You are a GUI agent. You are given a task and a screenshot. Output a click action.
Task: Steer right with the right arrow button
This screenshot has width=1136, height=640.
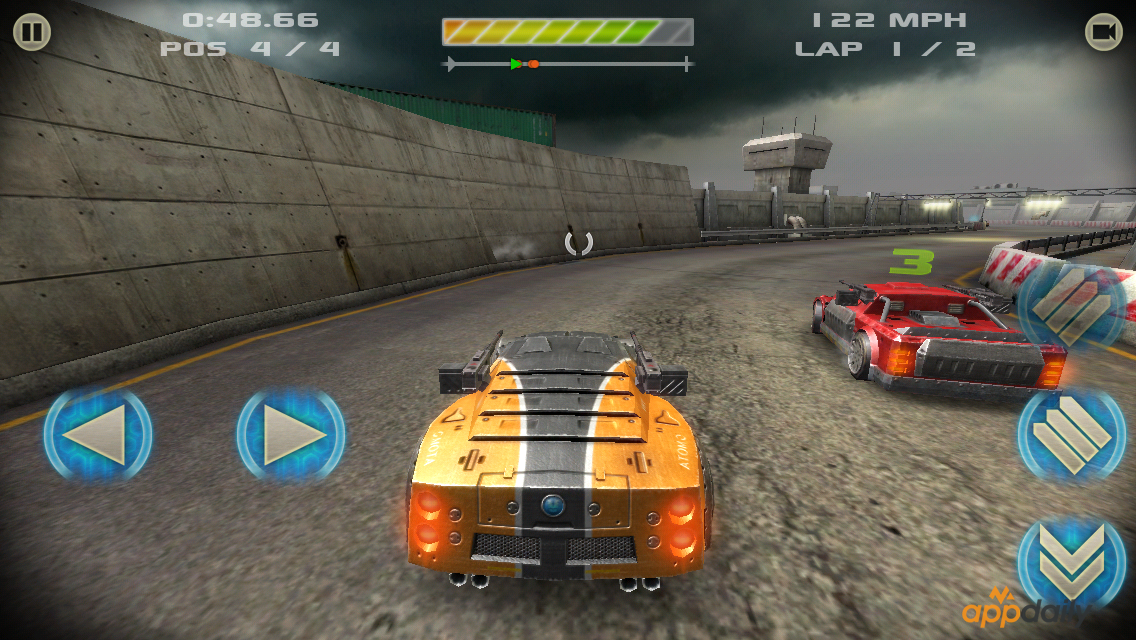pos(290,435)
